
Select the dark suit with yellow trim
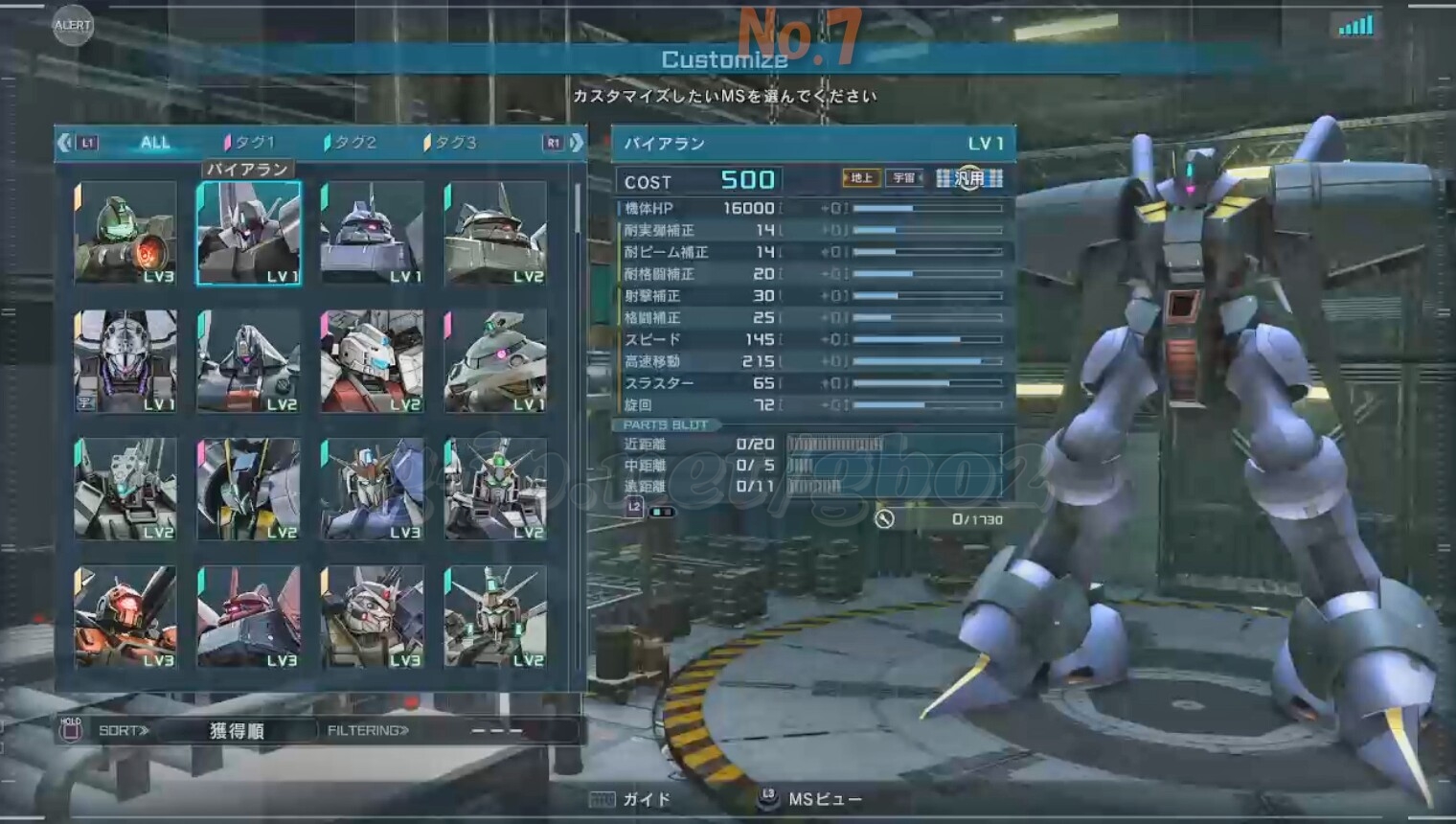pos(248,489)
